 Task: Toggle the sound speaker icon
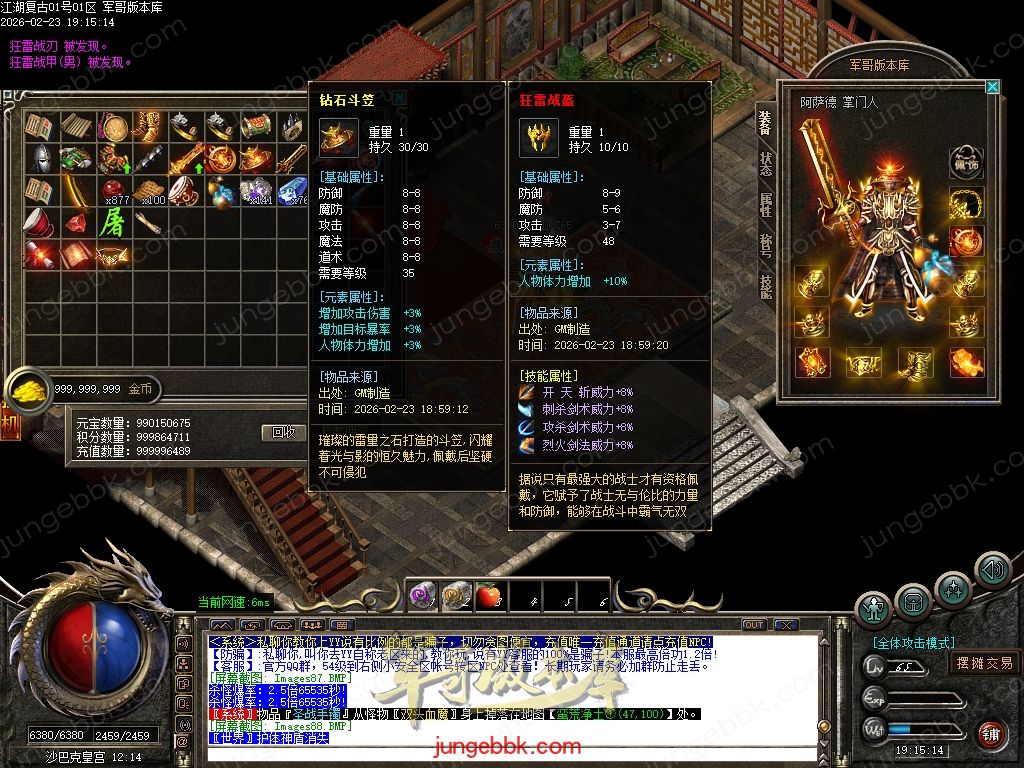(x=992, y=570)
